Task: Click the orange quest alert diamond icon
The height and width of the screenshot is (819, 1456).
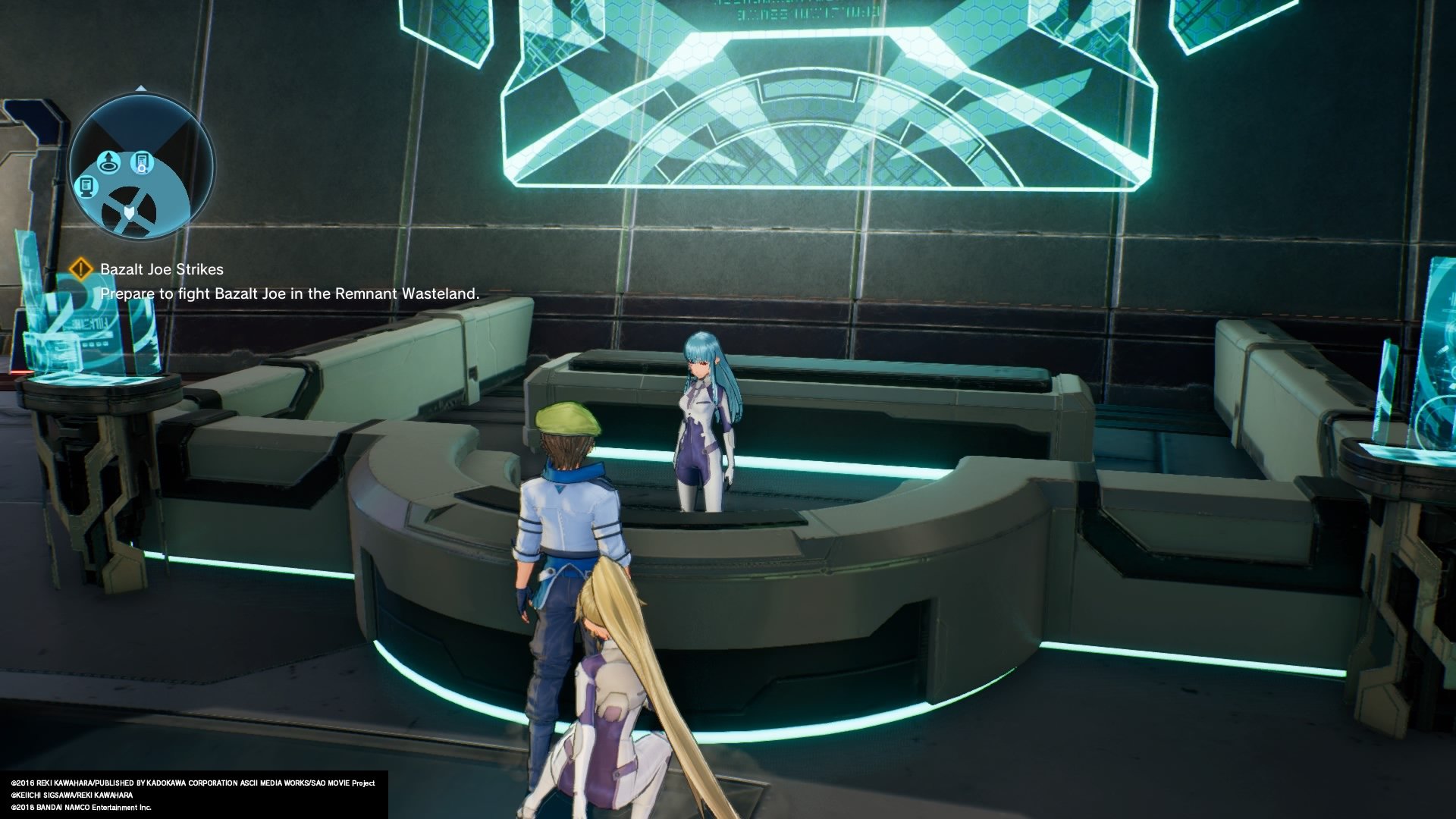Action: tap(81, 267)
